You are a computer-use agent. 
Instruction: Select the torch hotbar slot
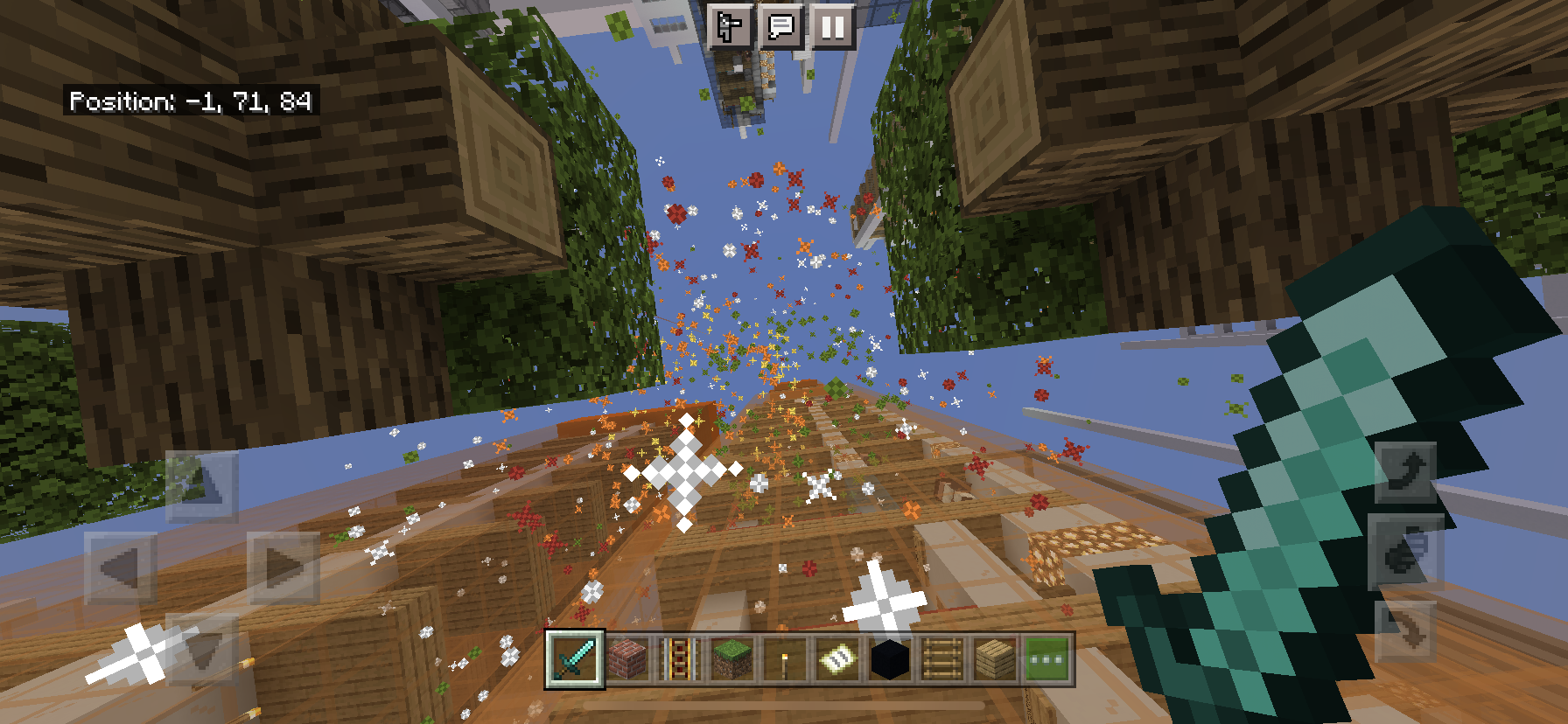coord(785,659)
